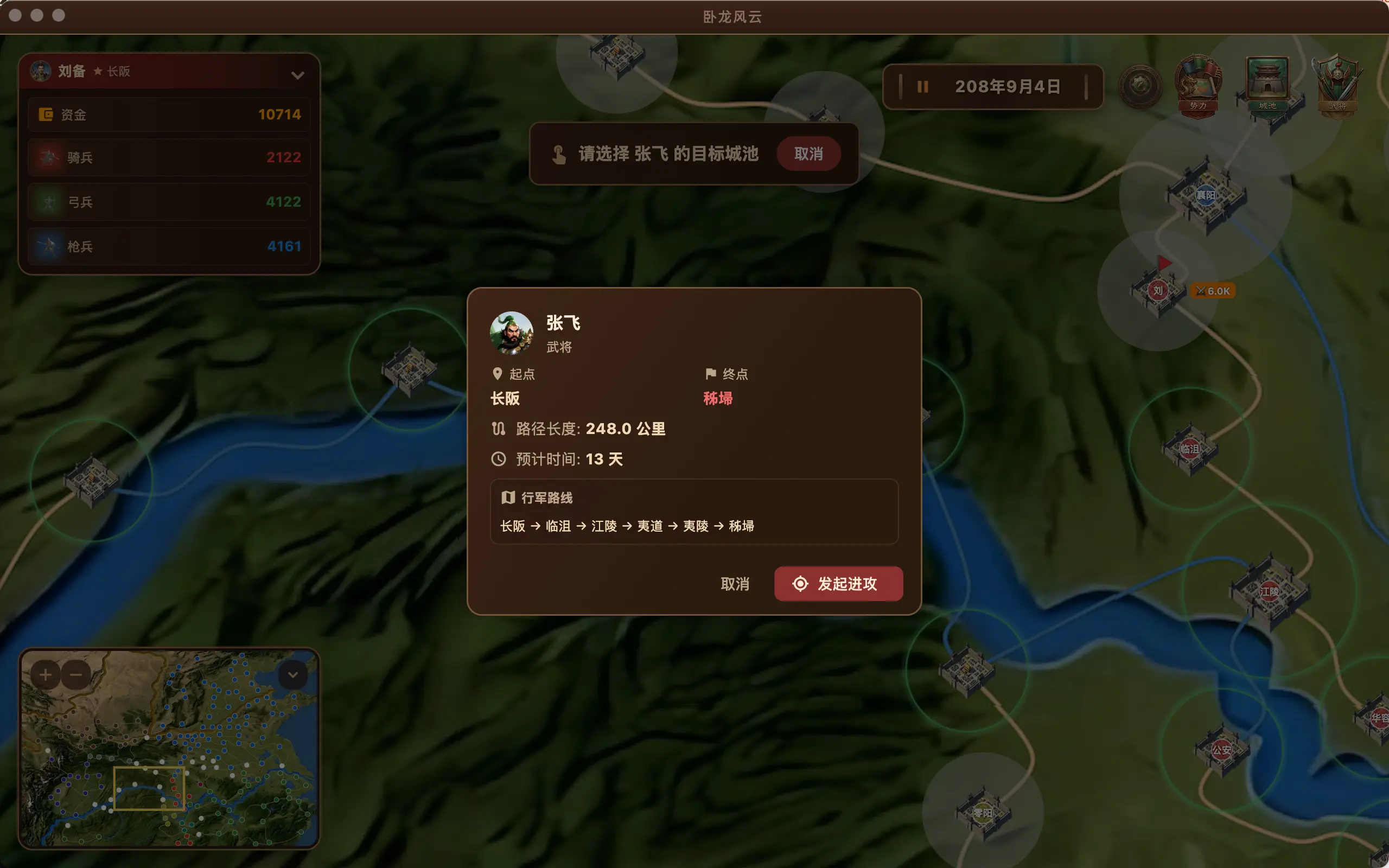Collapse Liu Bei's info panel via its chevron
Screen dimensions: 1389x868
[298, 75]
